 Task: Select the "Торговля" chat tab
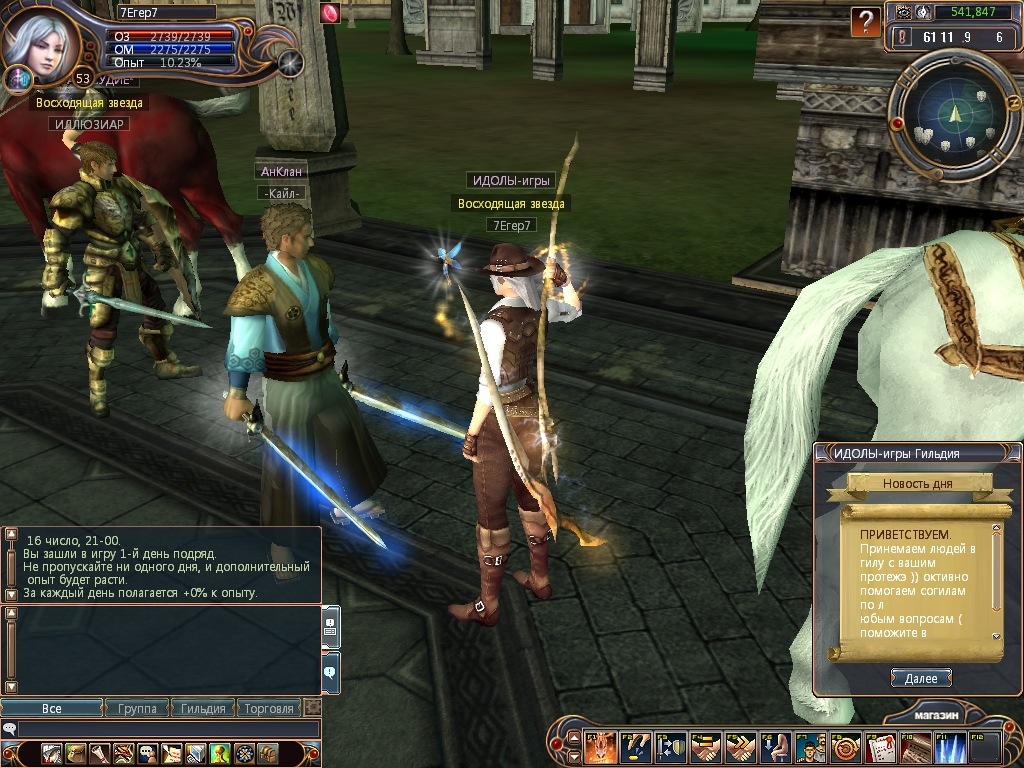tap(269, 708)
